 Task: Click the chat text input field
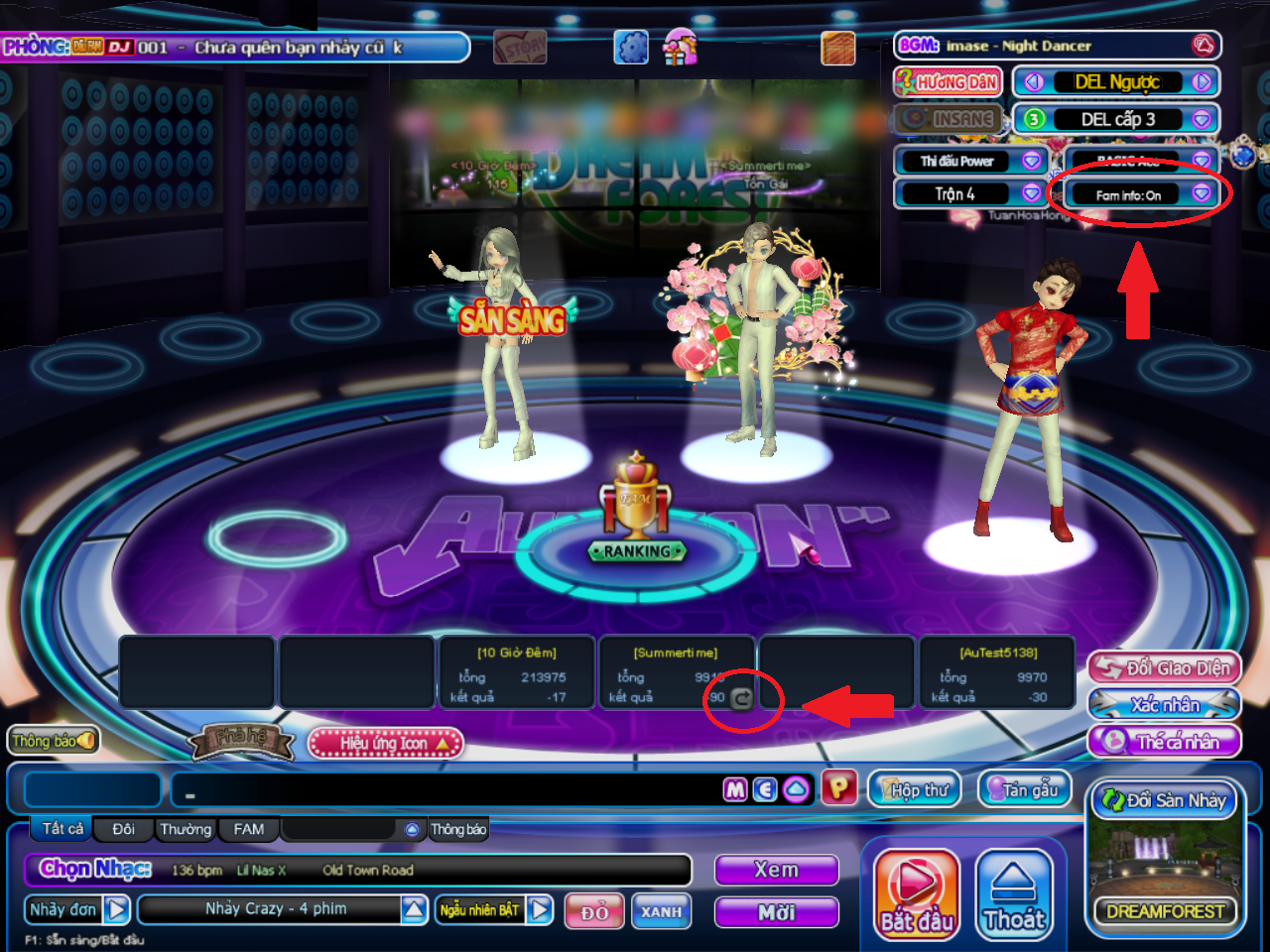pos(446,790)
